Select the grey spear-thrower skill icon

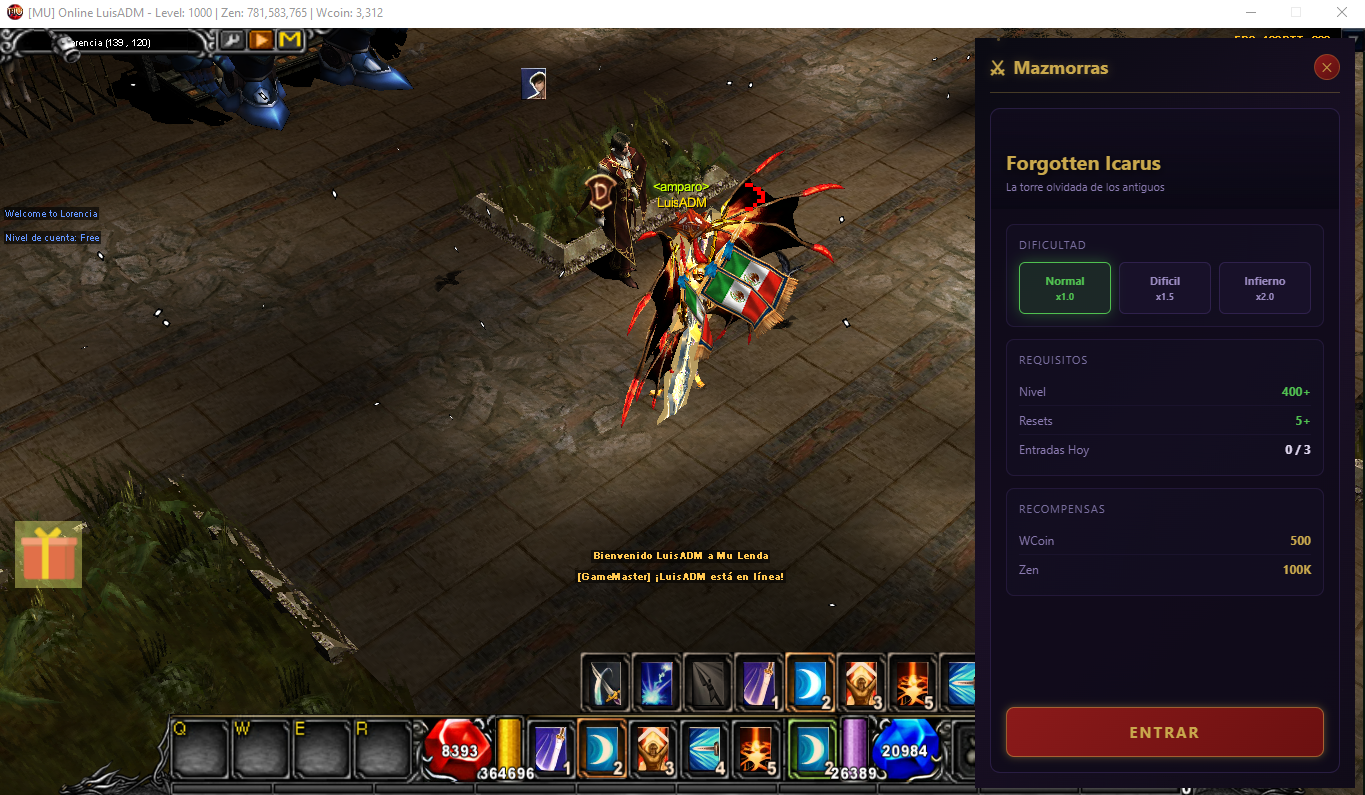coord(708,681)
